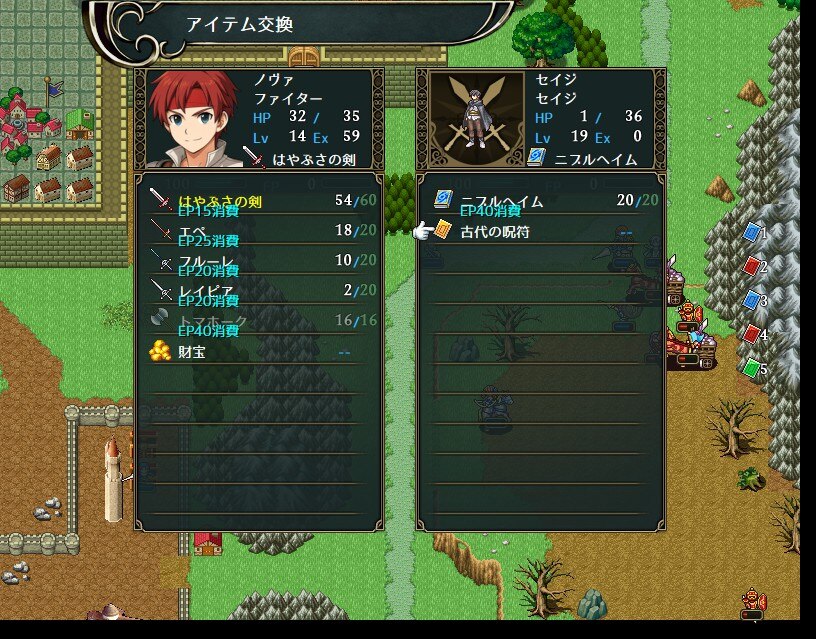The height and width of the screenshot is (639, 816).
Task: Click ノヴァ's red-haired portrait
Action: pyautogui.click(x=192, y=119)
